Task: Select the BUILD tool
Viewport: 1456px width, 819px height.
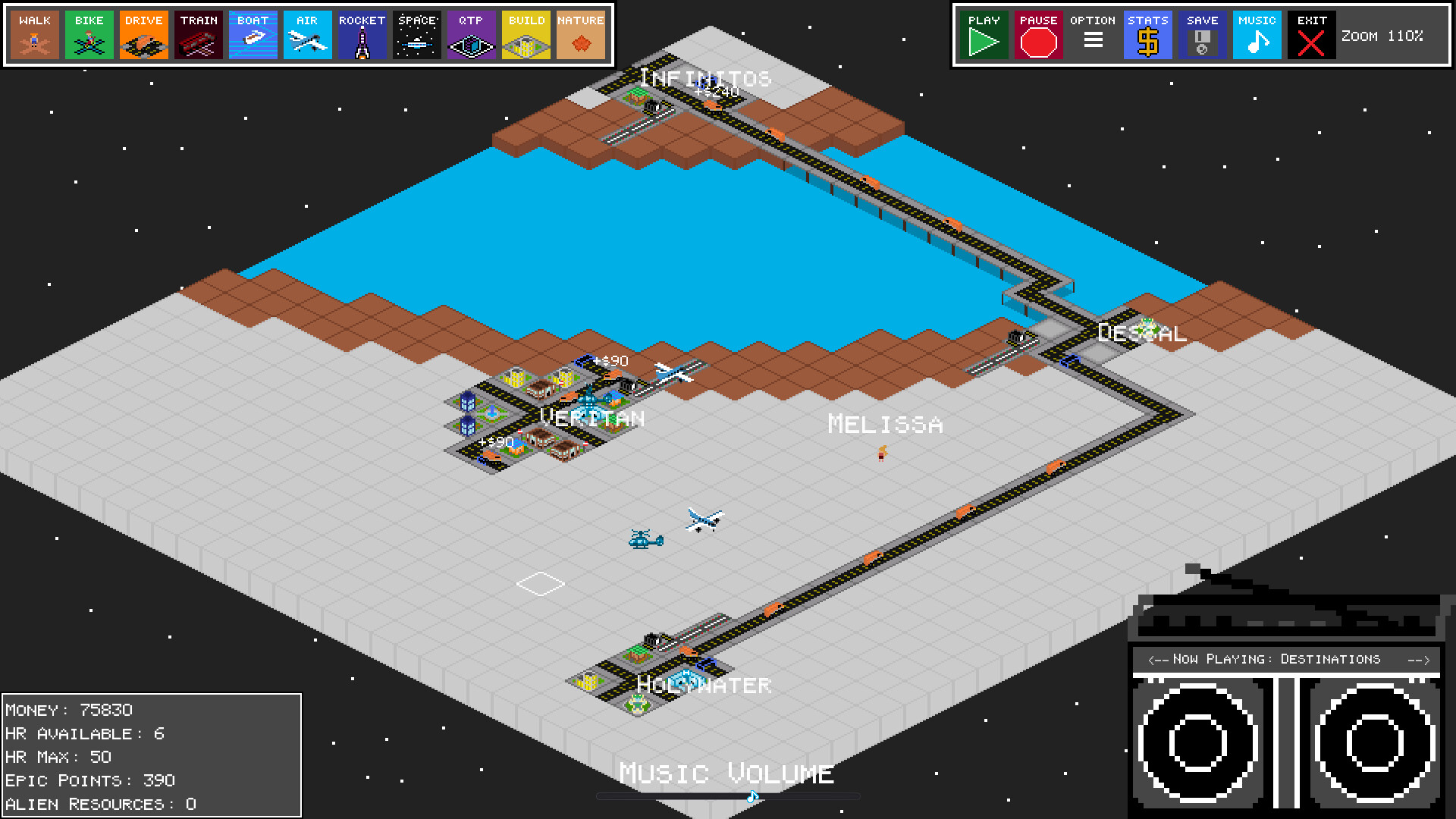Action: [526, 34]
